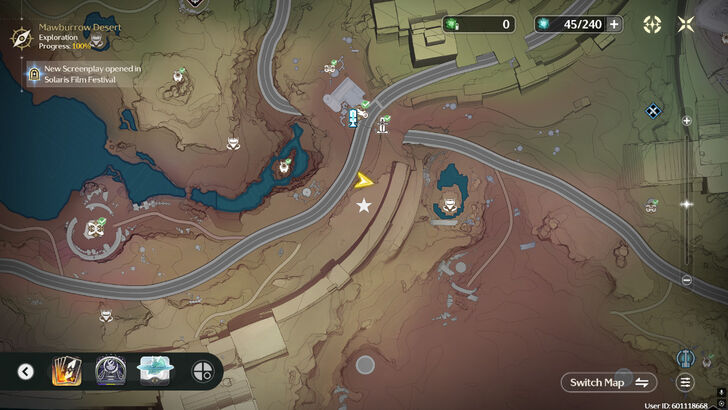Screen dimensions: 728x410
Task: Open the map filter list button
Action: click(x=686, y=382)
